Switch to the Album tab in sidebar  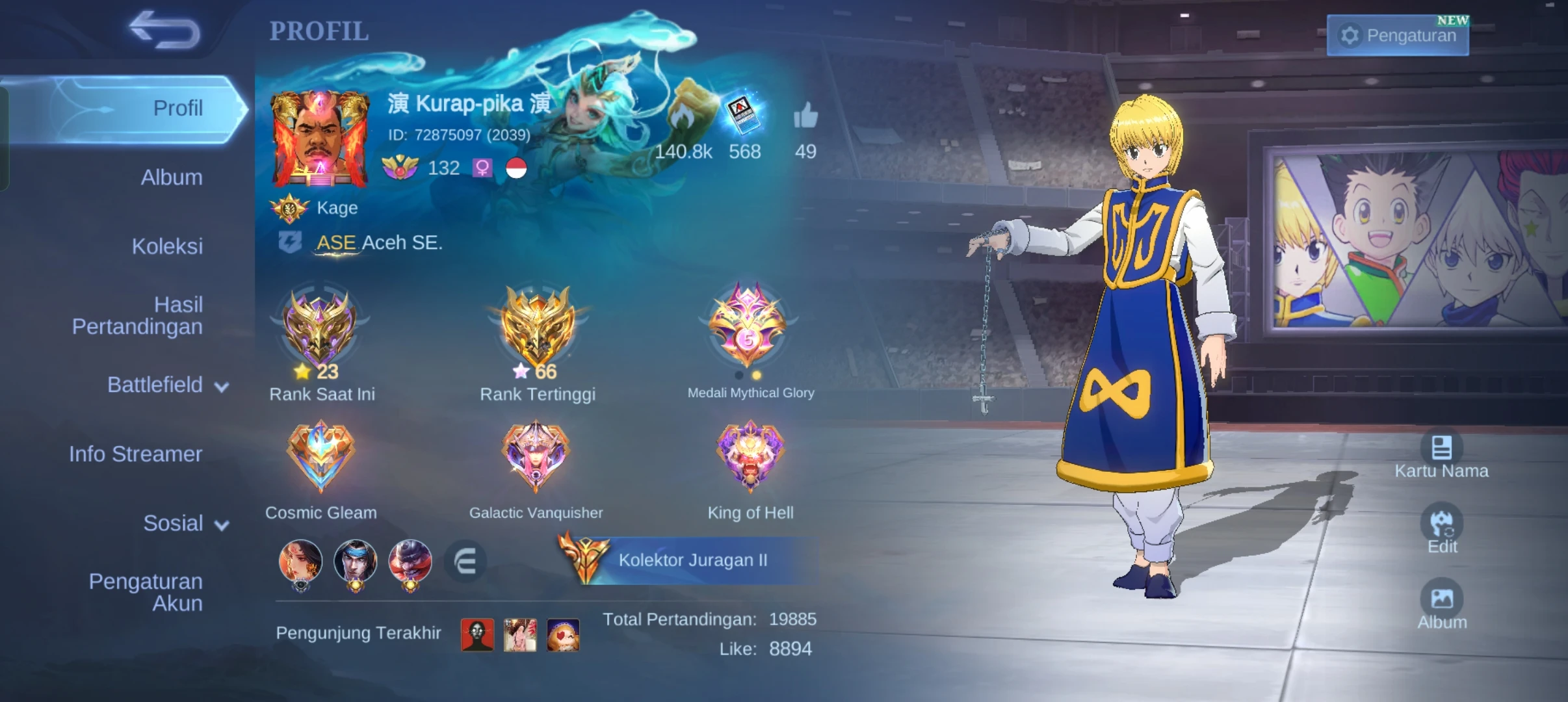pyautogui.click(x=171, y=177)
